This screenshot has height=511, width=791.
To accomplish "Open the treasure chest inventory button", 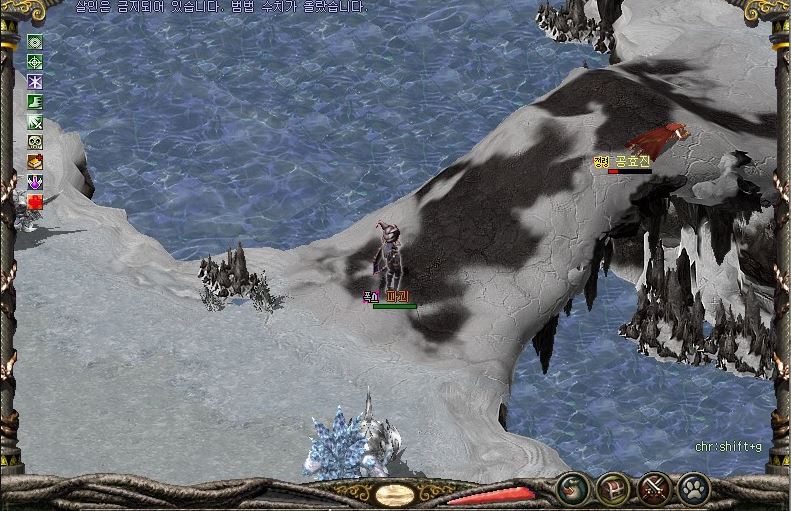I will (612, 489).
